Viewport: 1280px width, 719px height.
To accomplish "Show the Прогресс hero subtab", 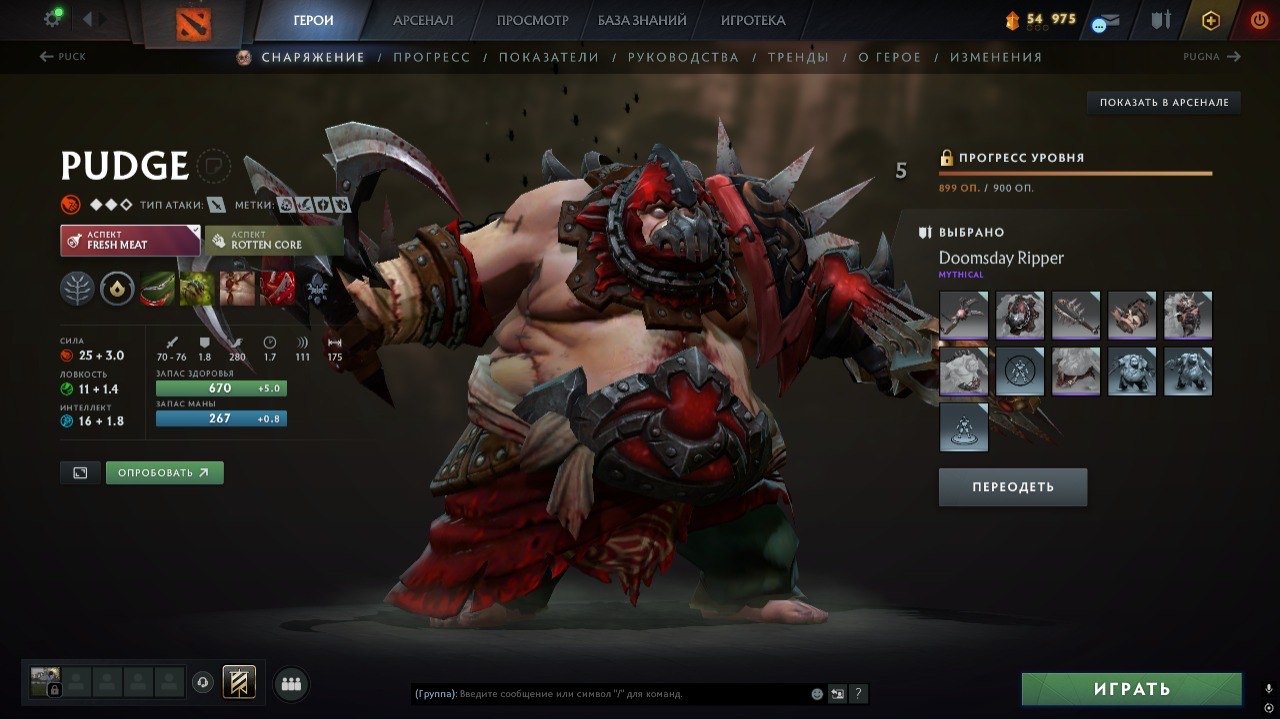I will click(431, 57).
